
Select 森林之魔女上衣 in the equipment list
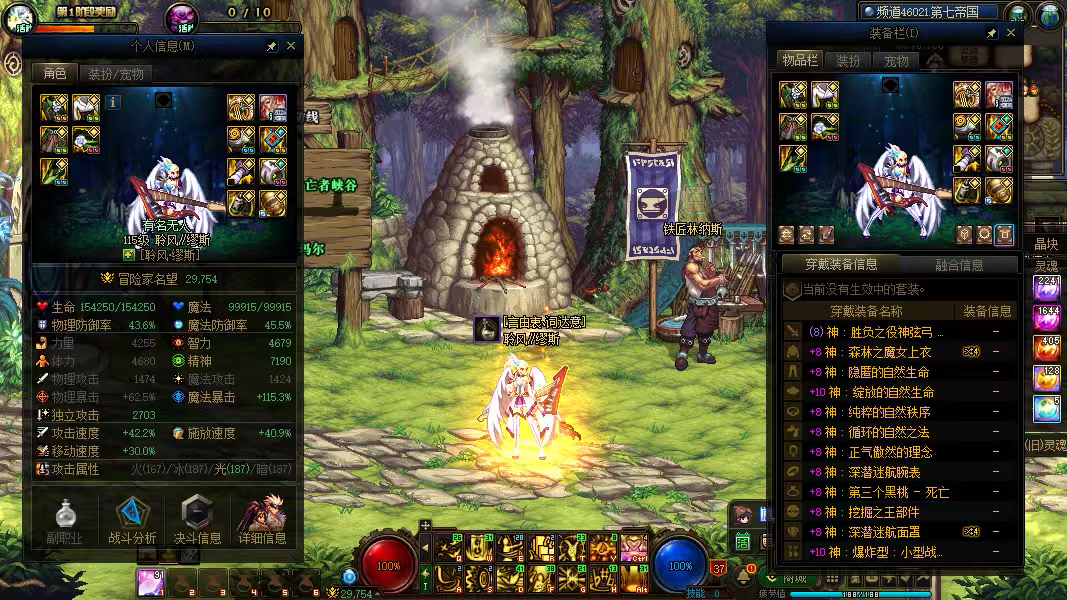(878, 352)
